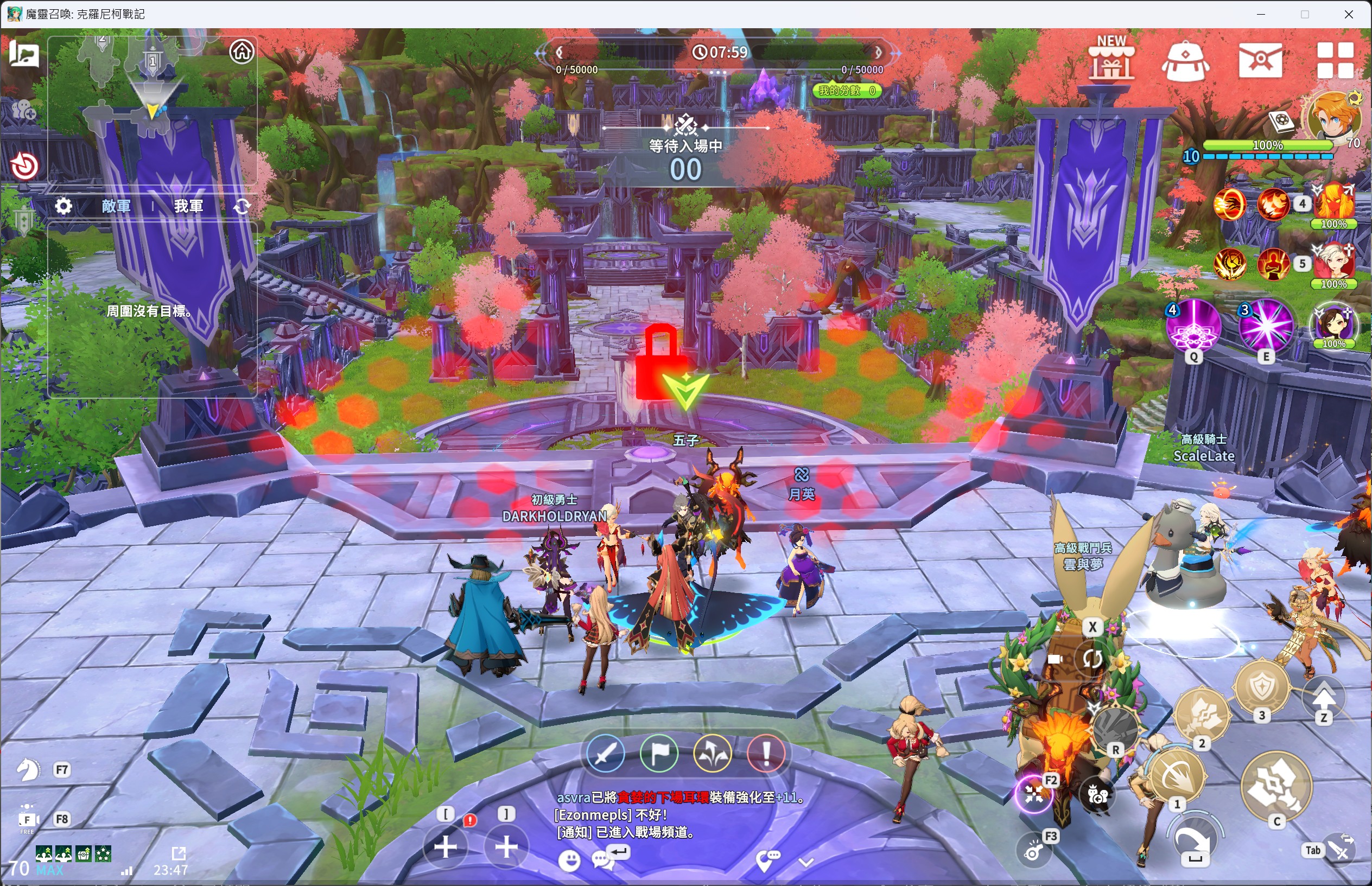Select the white flag signal button

(x=659, y=753)
